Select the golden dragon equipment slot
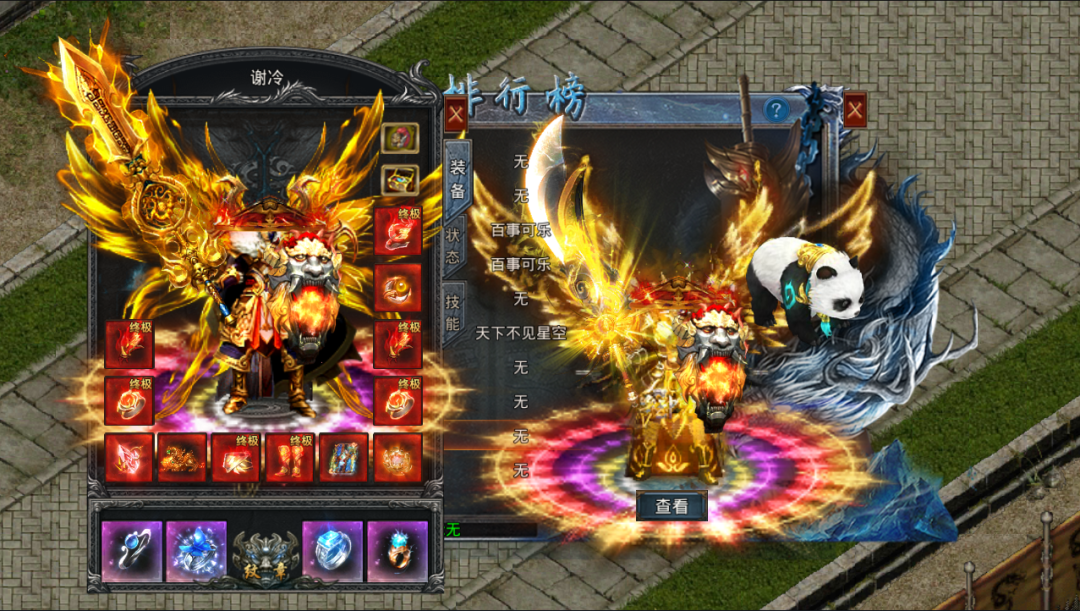This screenshot has width=1080, height=611. (182, 458)
